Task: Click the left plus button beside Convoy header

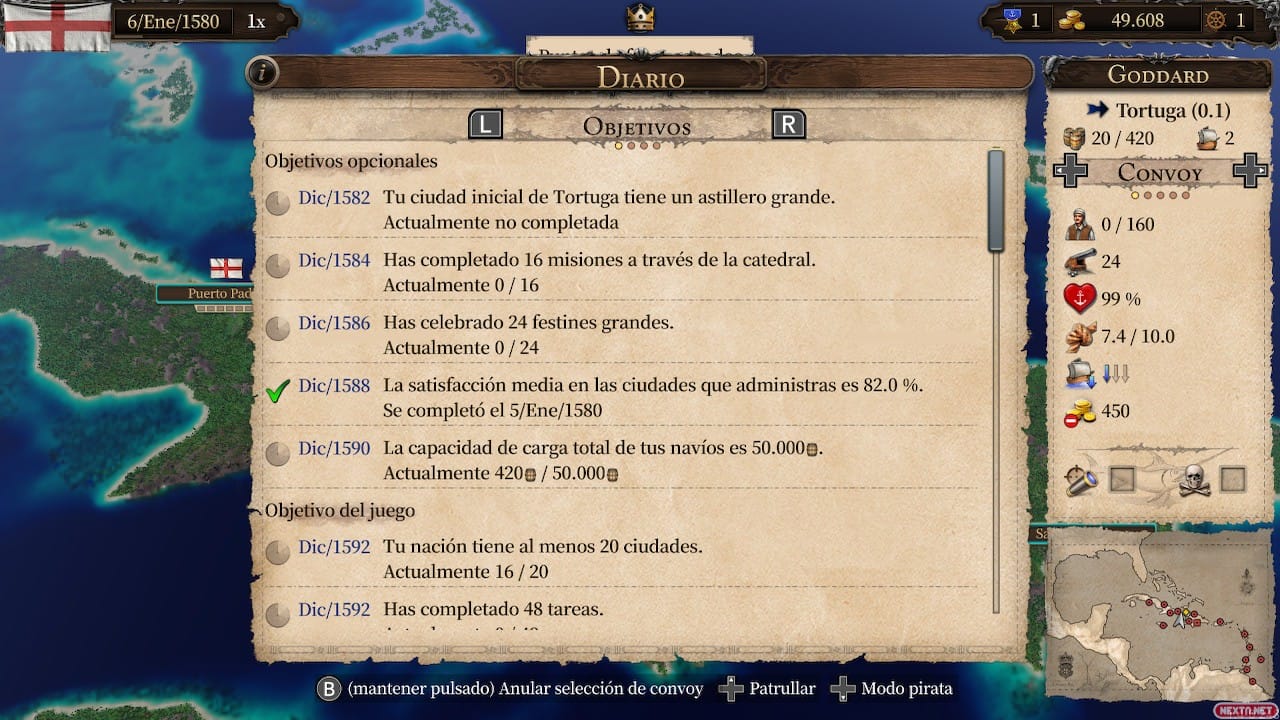Action: coord(1070,172)
